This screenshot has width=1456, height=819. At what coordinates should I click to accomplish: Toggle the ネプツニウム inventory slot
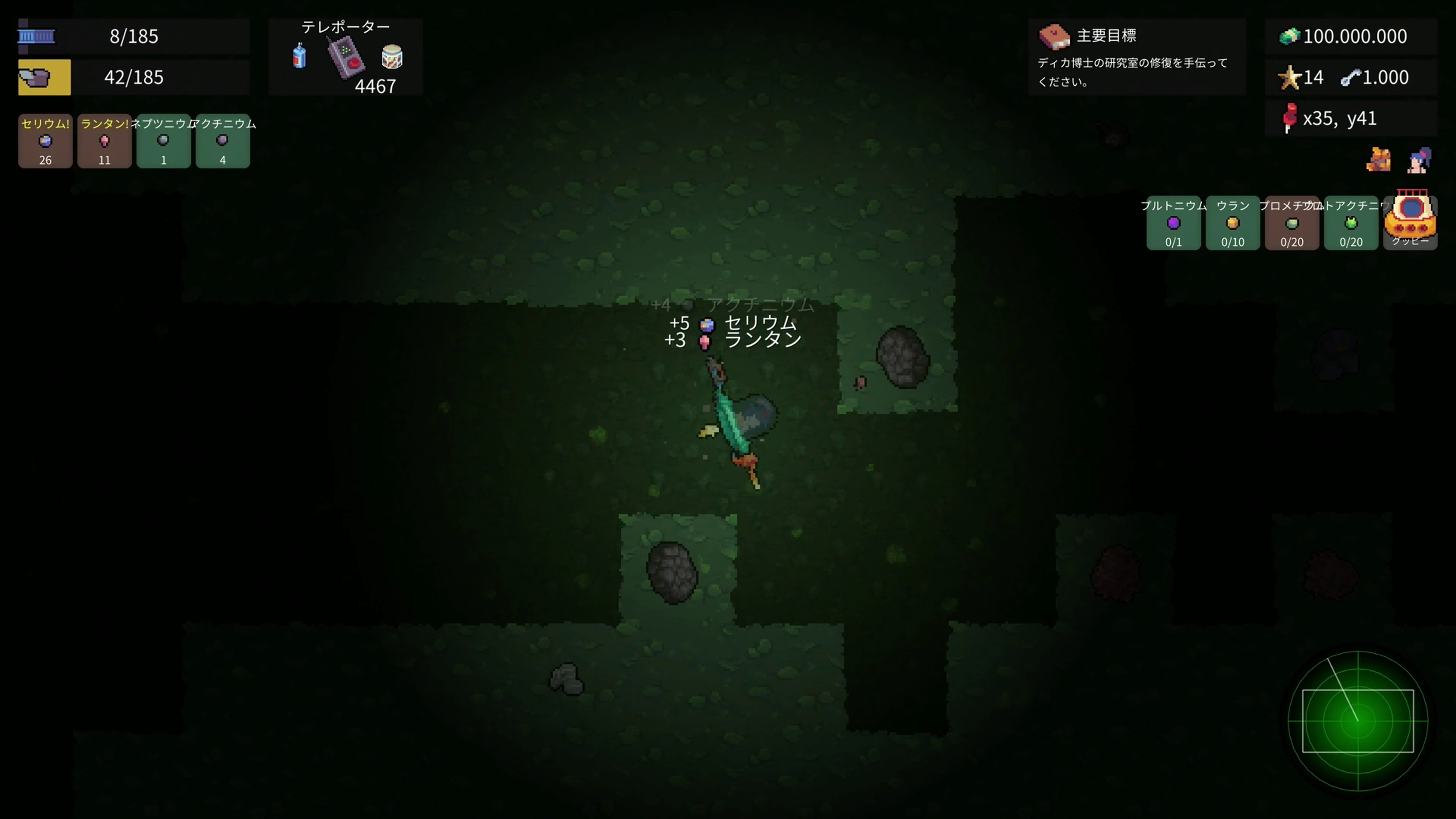(x=163, y=141)
